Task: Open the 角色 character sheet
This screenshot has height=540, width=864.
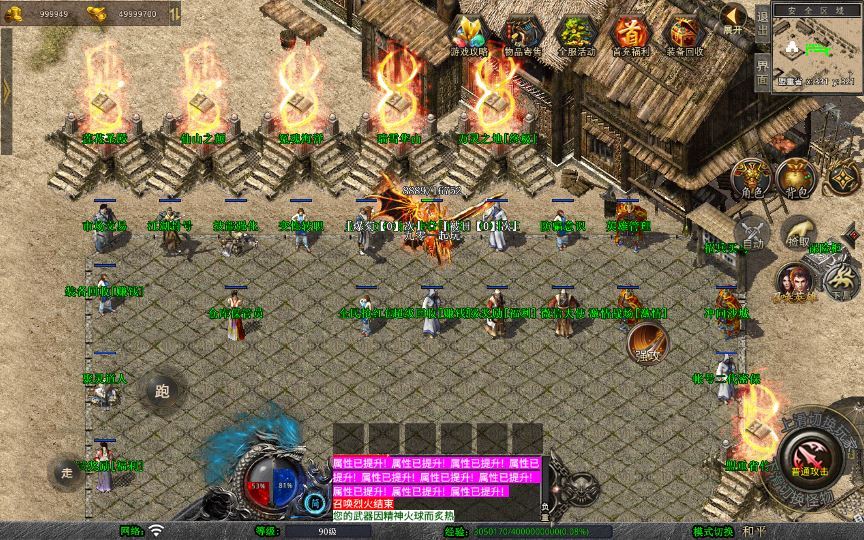Action: [752, 177]
